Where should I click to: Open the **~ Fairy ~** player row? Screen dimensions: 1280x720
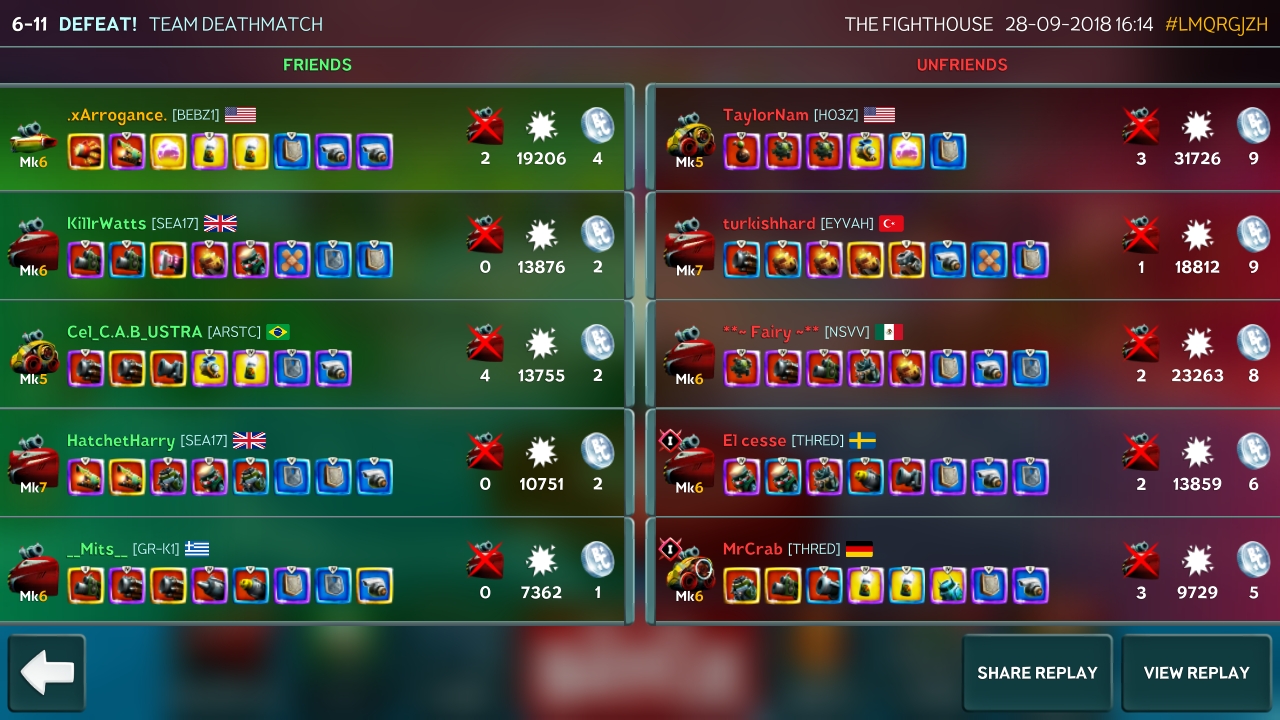click(x=962, y=354)
